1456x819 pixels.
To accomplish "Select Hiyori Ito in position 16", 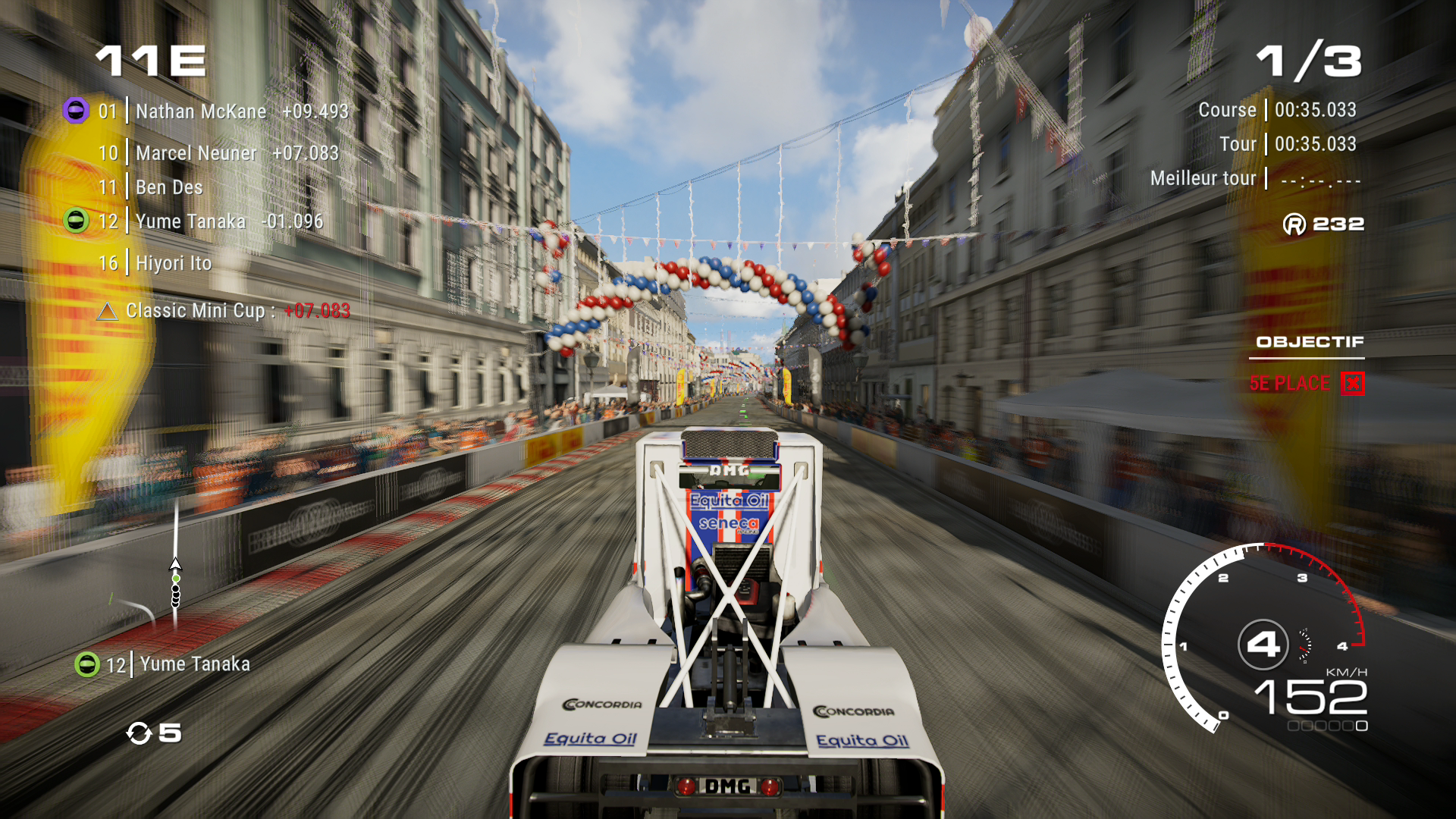I will [173, 263].
